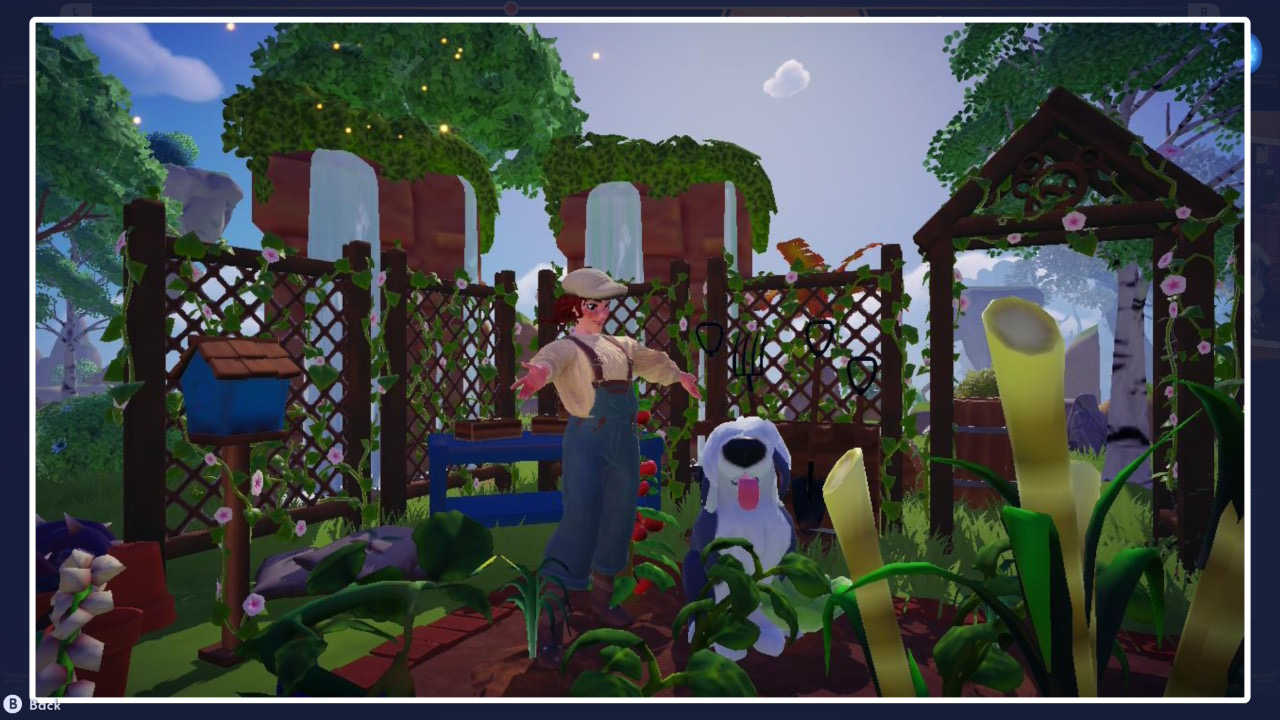
Task: Click the white sheepdog companion
Action: [x=745, y=510]
